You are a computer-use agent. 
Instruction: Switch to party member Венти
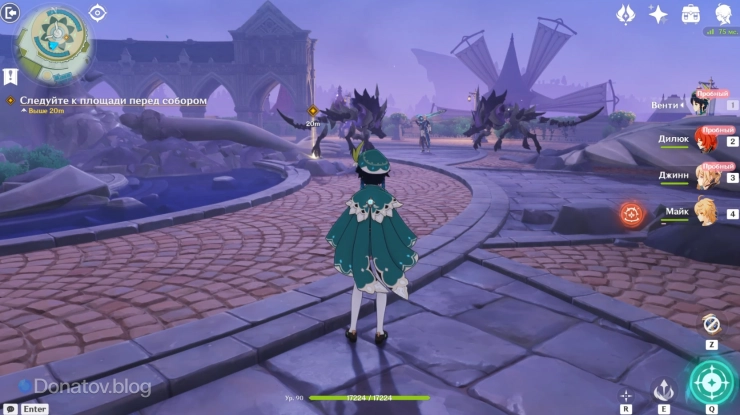(704, 103)
